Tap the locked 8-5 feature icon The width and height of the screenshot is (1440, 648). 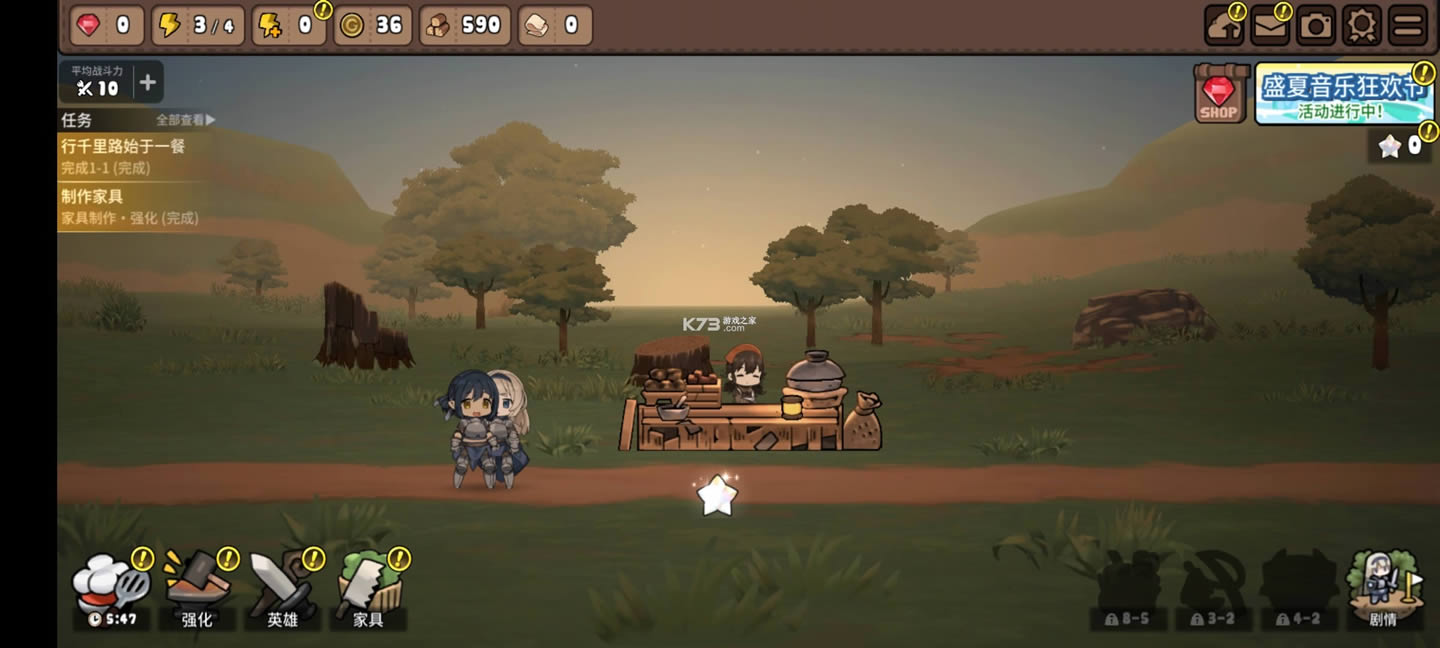1128,592
